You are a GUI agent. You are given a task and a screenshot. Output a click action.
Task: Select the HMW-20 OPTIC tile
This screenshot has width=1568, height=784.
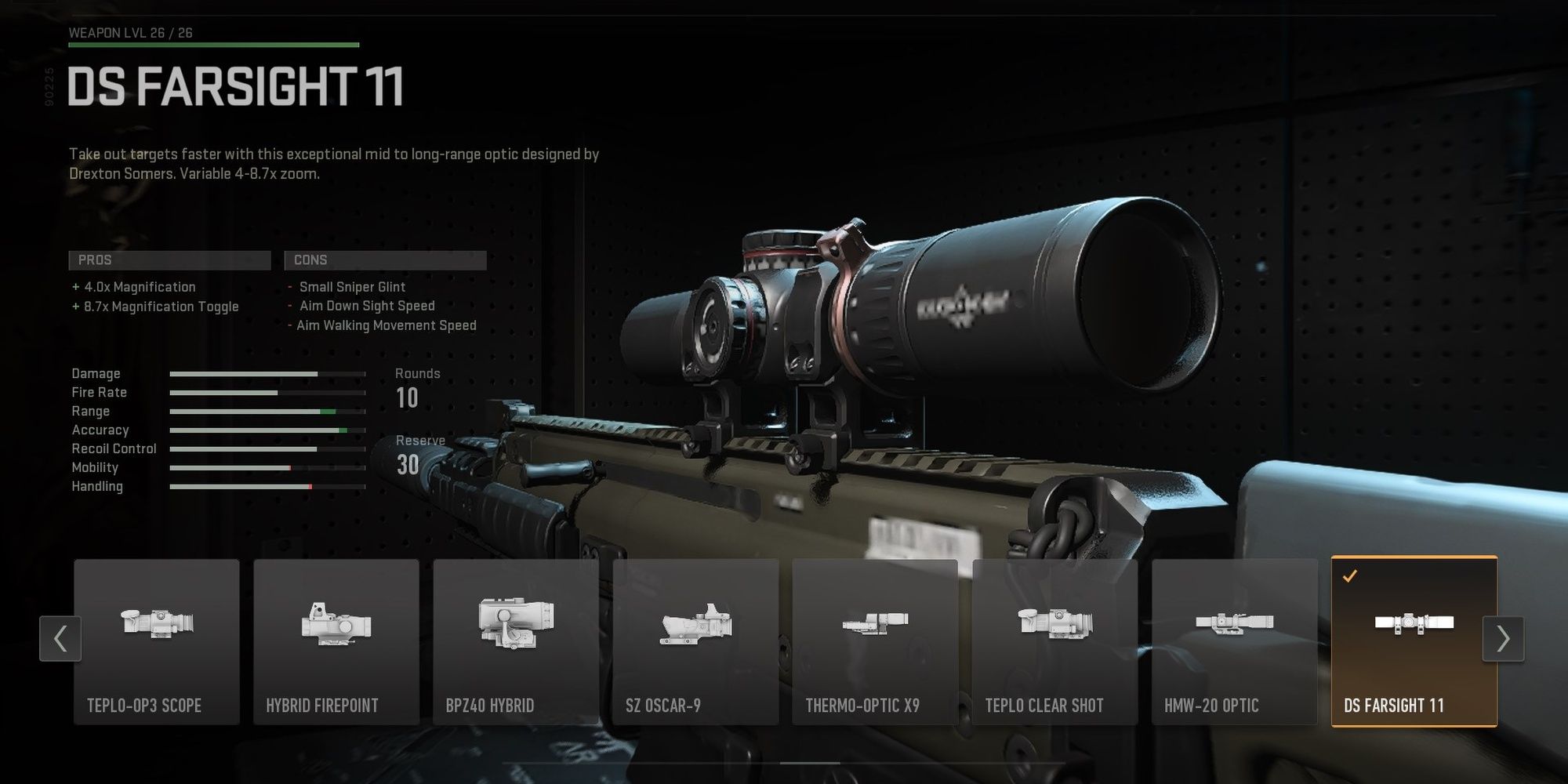coord(1234,641)
